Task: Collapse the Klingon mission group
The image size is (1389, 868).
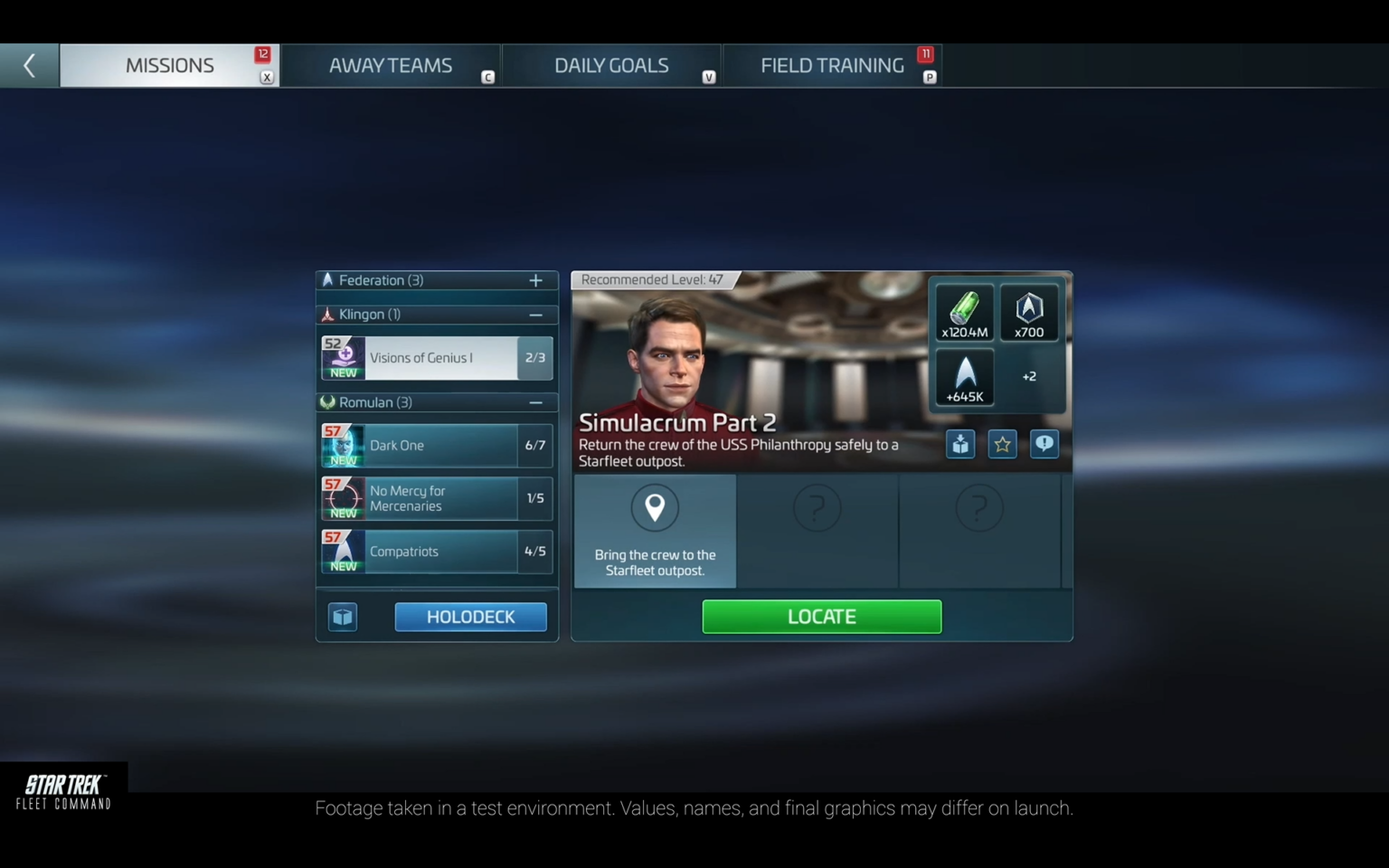Action: click(535, 315)
